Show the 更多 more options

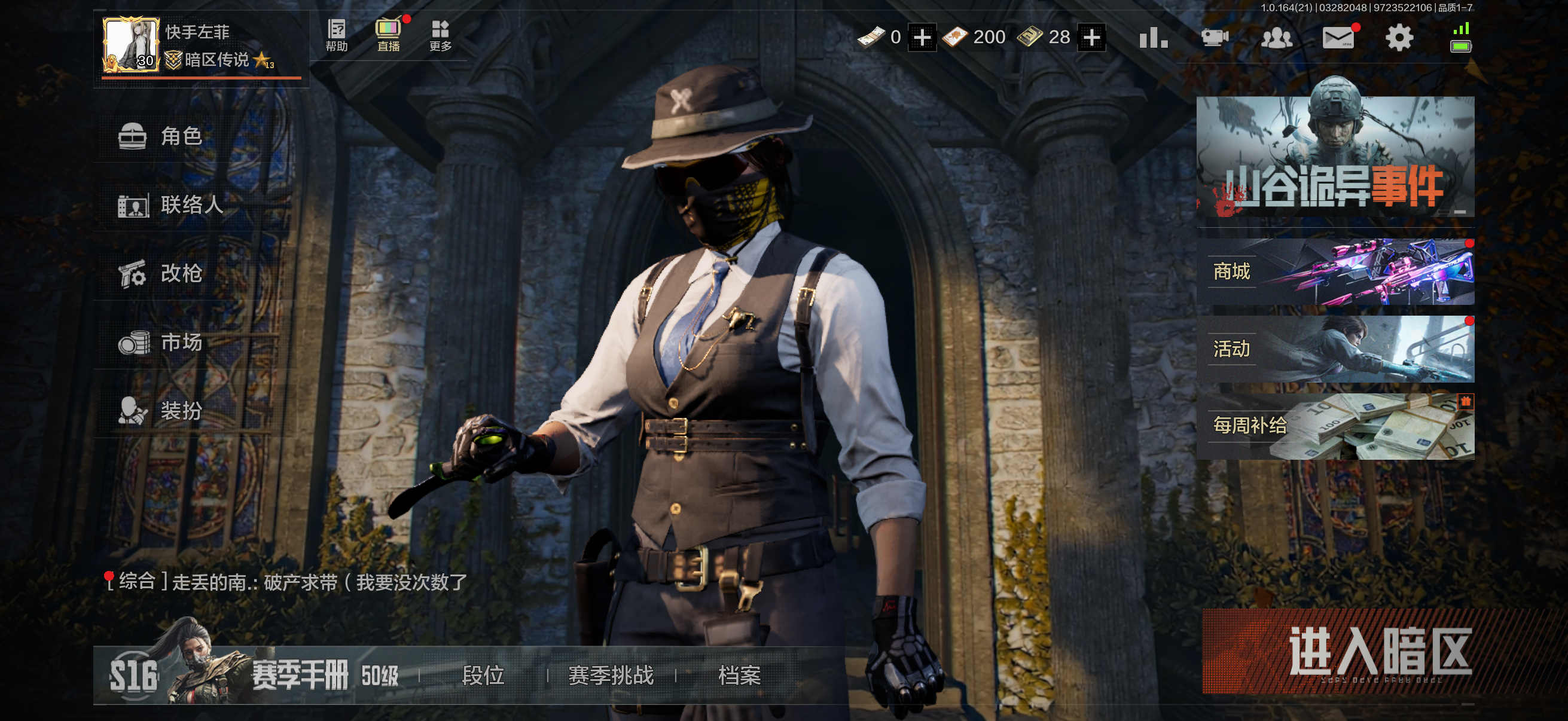click(440, 35)
